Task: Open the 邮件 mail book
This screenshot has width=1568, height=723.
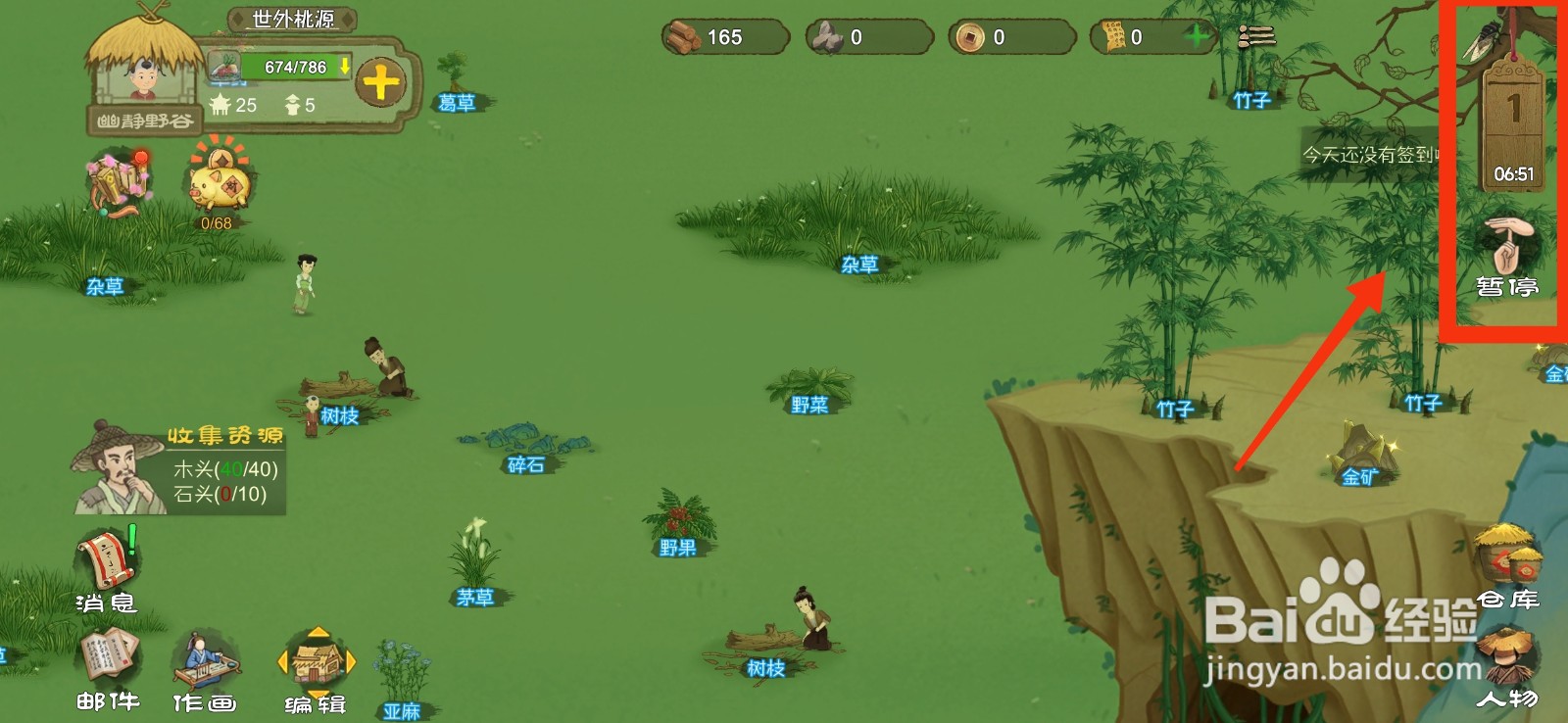Action: 109,669
